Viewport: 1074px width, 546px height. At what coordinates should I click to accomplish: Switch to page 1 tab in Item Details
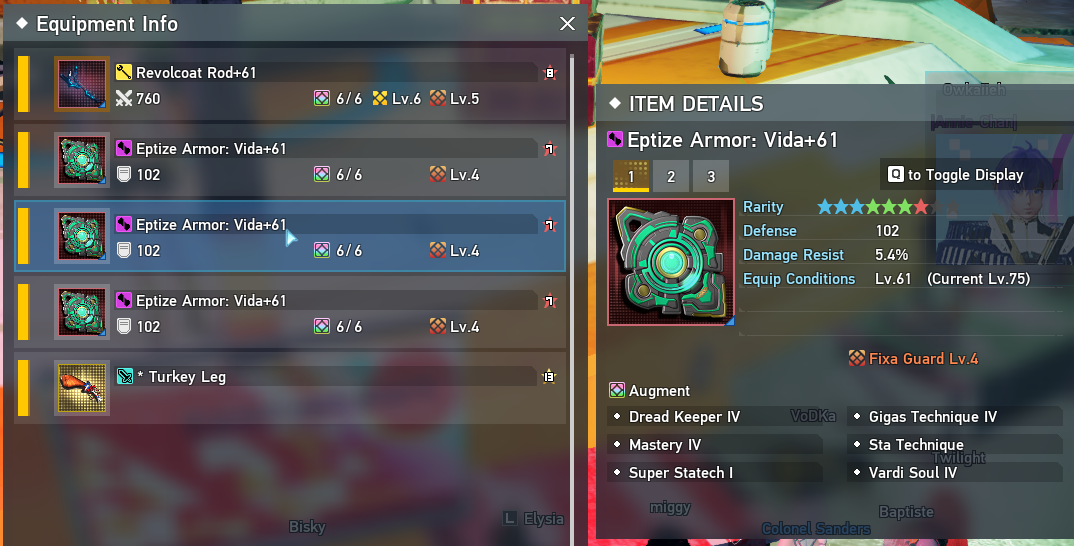[631, 176]
